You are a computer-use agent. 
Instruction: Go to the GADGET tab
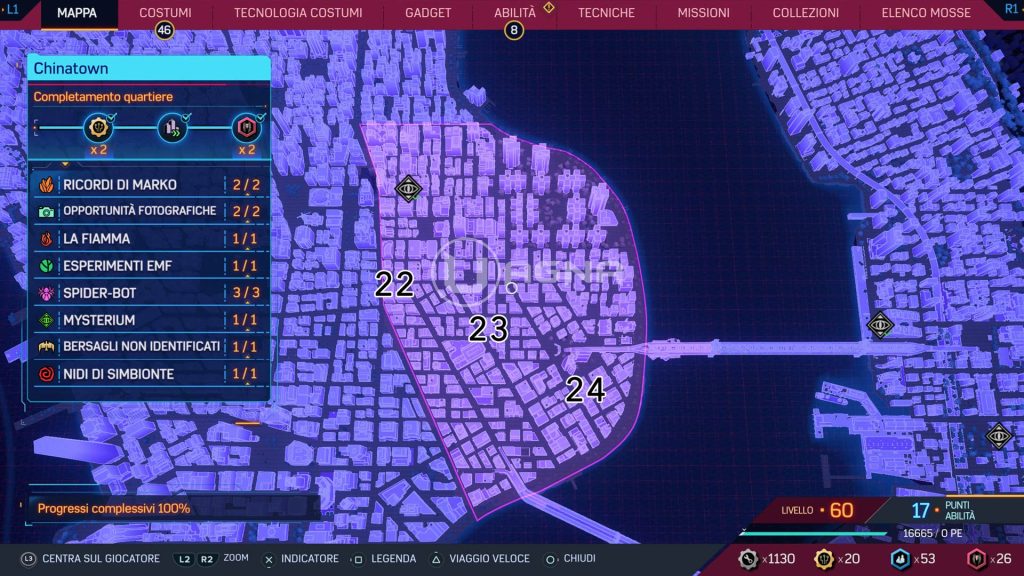coord(428,13)
